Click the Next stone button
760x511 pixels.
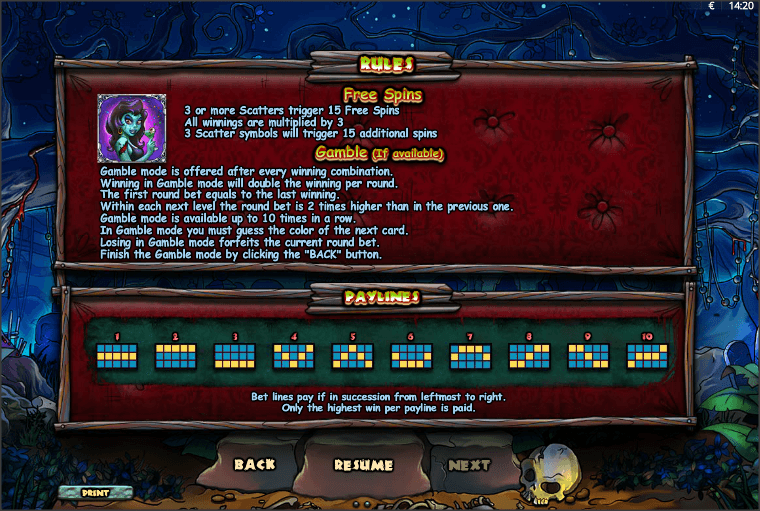(469, 464)
